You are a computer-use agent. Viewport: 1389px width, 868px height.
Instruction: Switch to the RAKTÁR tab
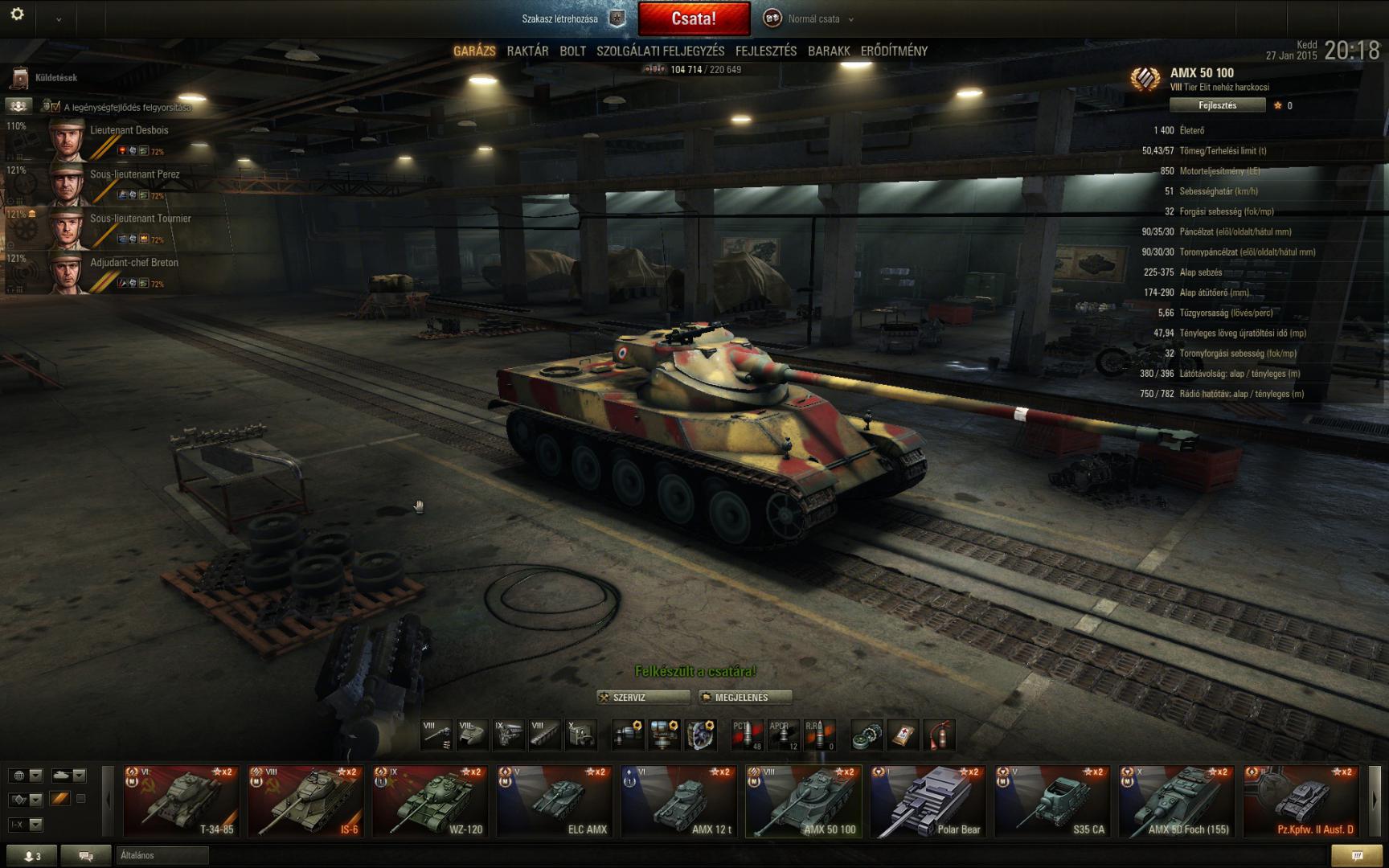pos(527,51)
